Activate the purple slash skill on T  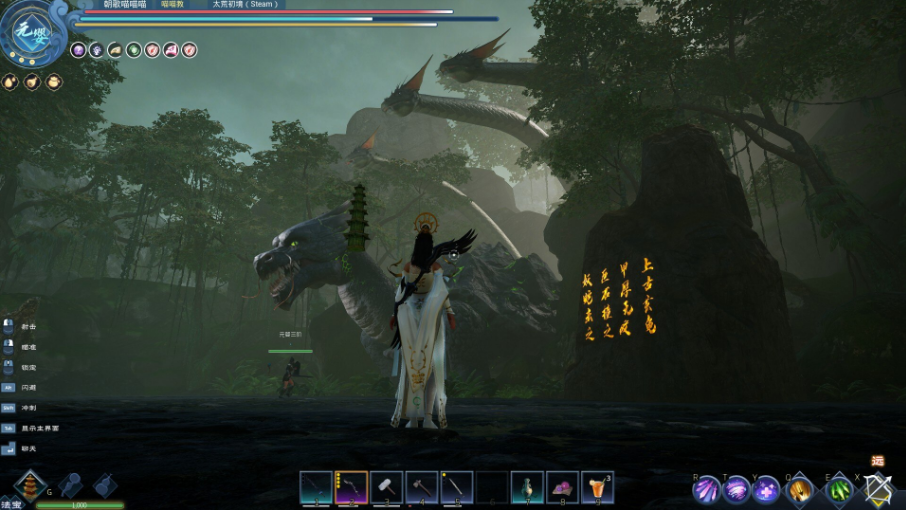(x=737, y=490)
